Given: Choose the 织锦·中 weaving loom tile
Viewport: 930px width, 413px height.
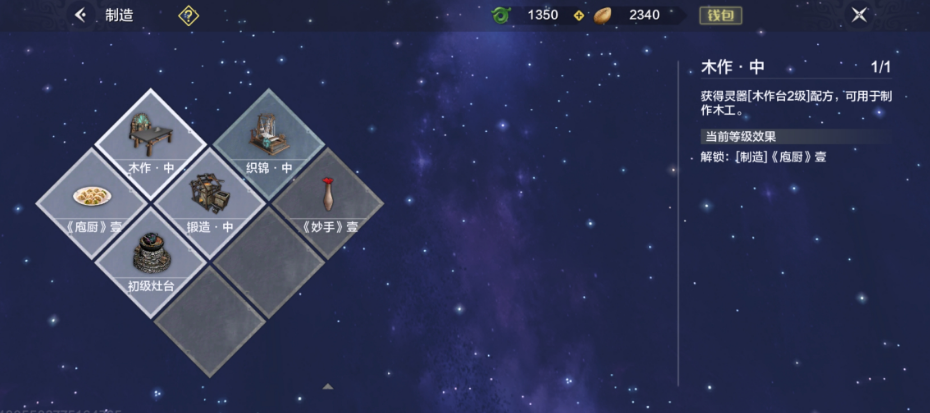Looking at the screenshot, I should pyautogui.click(x=268, y=141).
